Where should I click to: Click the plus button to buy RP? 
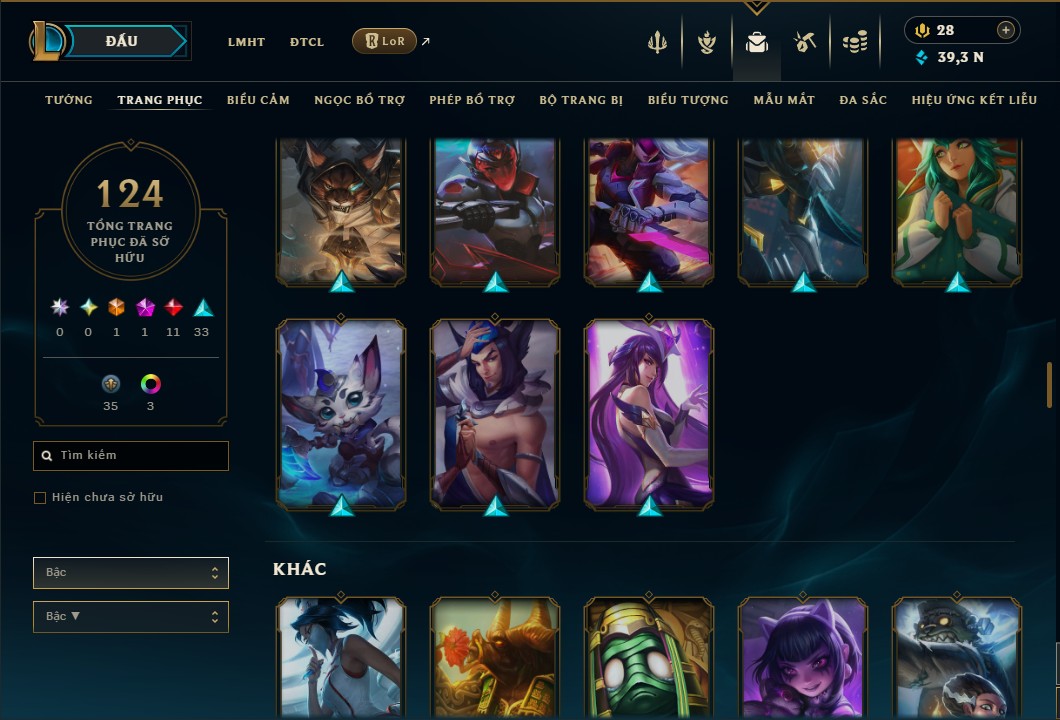click(1006, 31)
